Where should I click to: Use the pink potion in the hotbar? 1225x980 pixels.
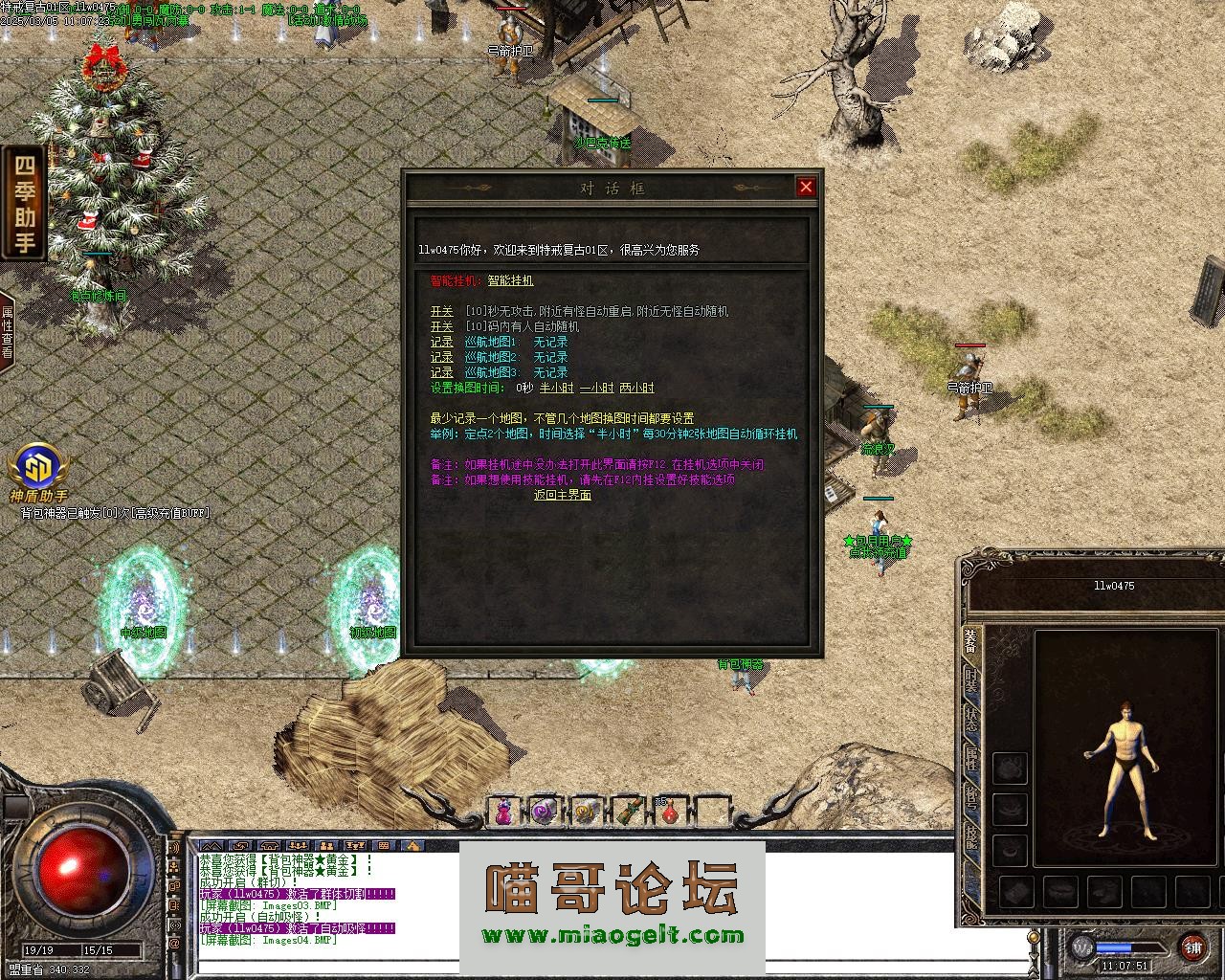click(x=502, y=813)
